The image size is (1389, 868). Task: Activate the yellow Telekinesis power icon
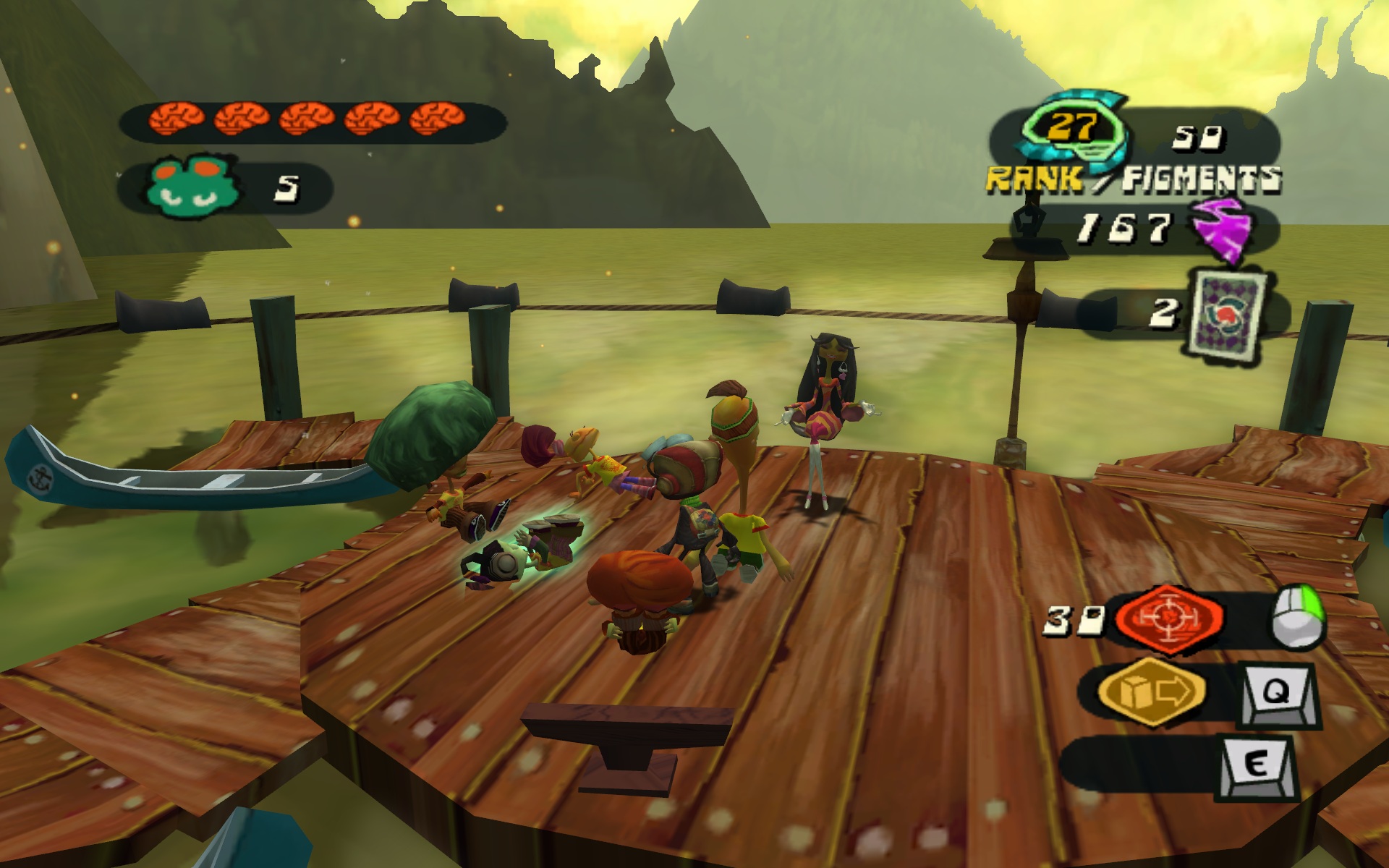point(1152,692)
